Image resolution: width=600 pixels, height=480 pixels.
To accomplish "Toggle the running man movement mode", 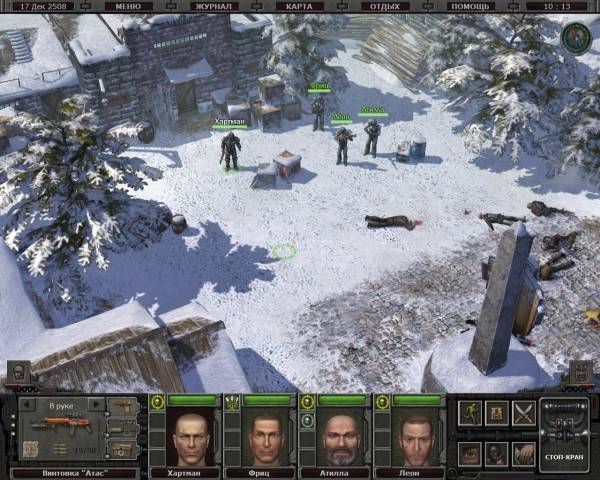I will [x=470, y=411].
